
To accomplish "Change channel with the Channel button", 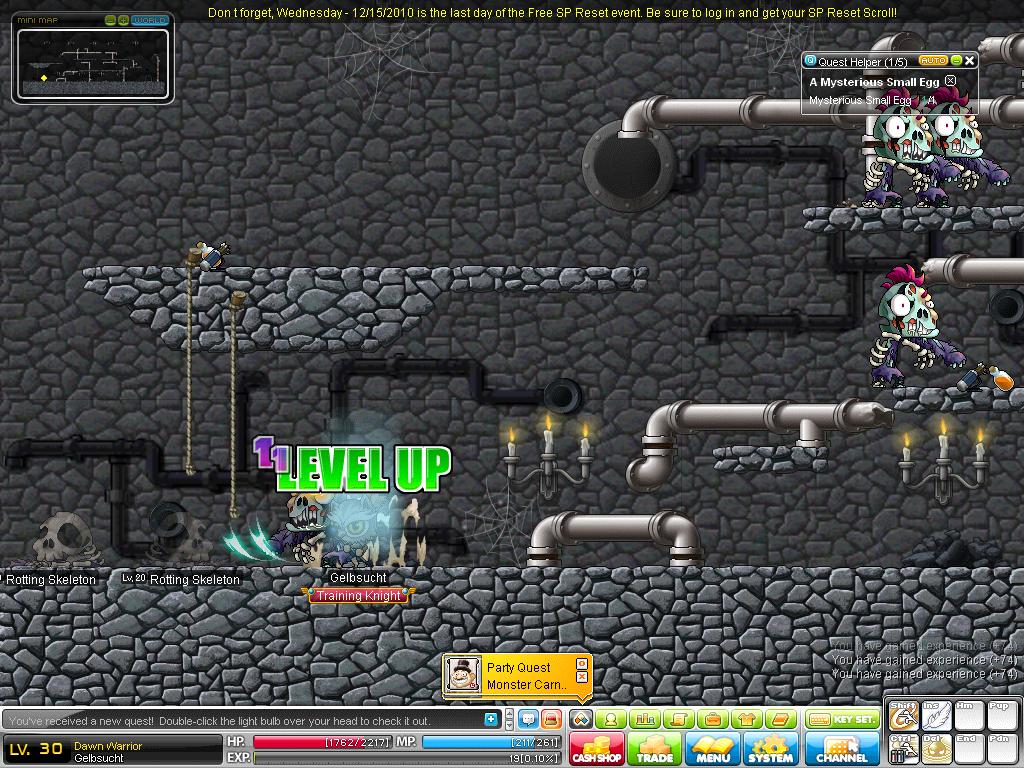I will (842, 749).
